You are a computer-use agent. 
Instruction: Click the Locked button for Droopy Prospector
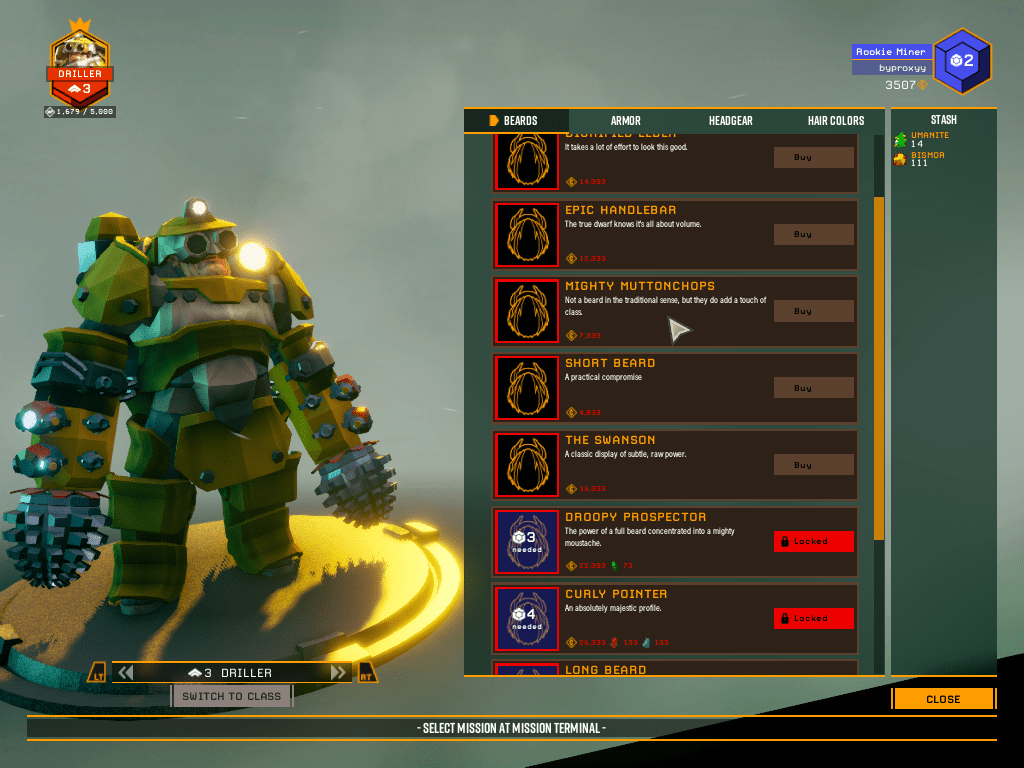(x=813, y=541)
